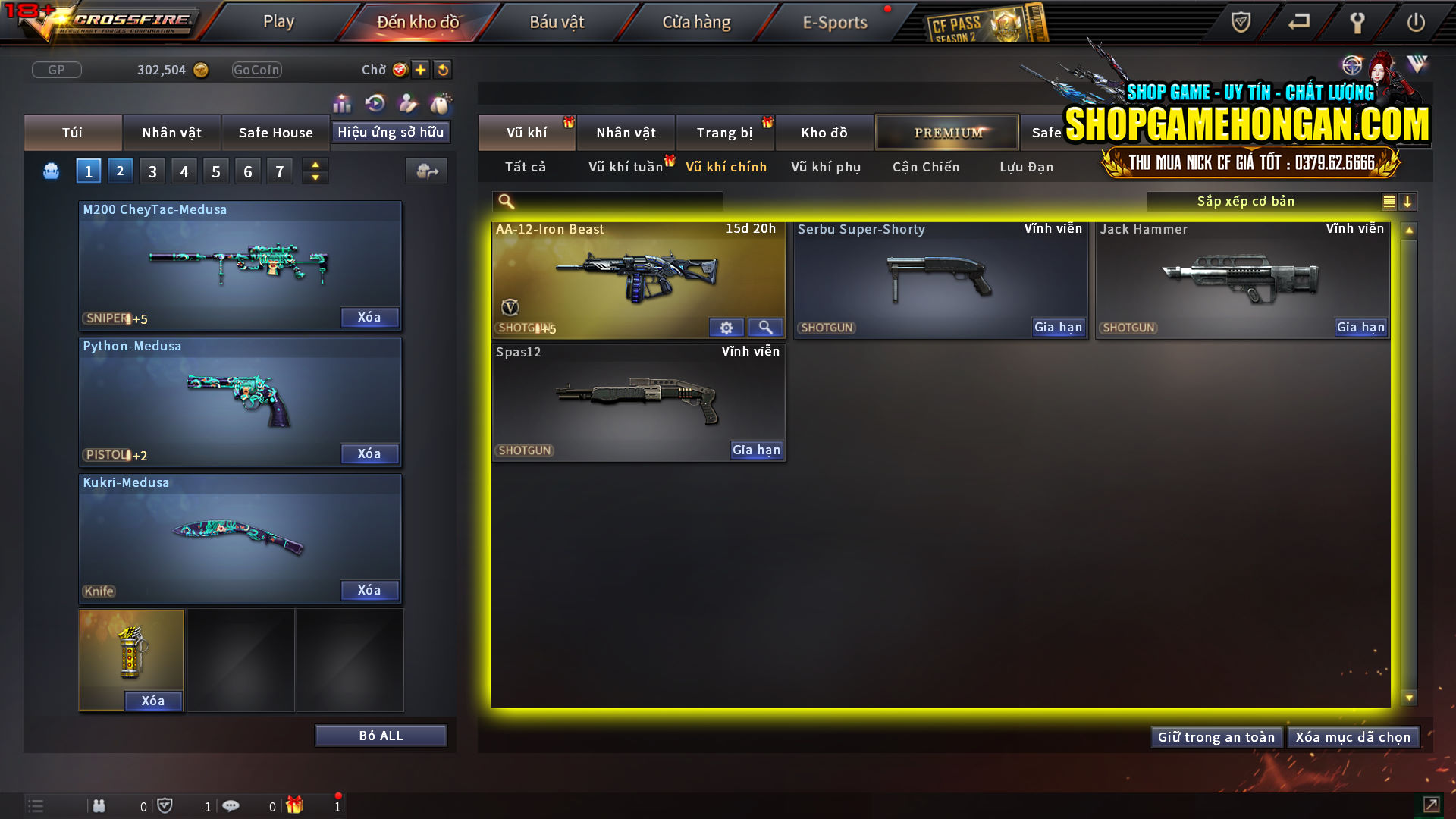Screen dimensions: 1456x819
Task: Open the ranking stats icon above inventory
Action: pos(342,102)
